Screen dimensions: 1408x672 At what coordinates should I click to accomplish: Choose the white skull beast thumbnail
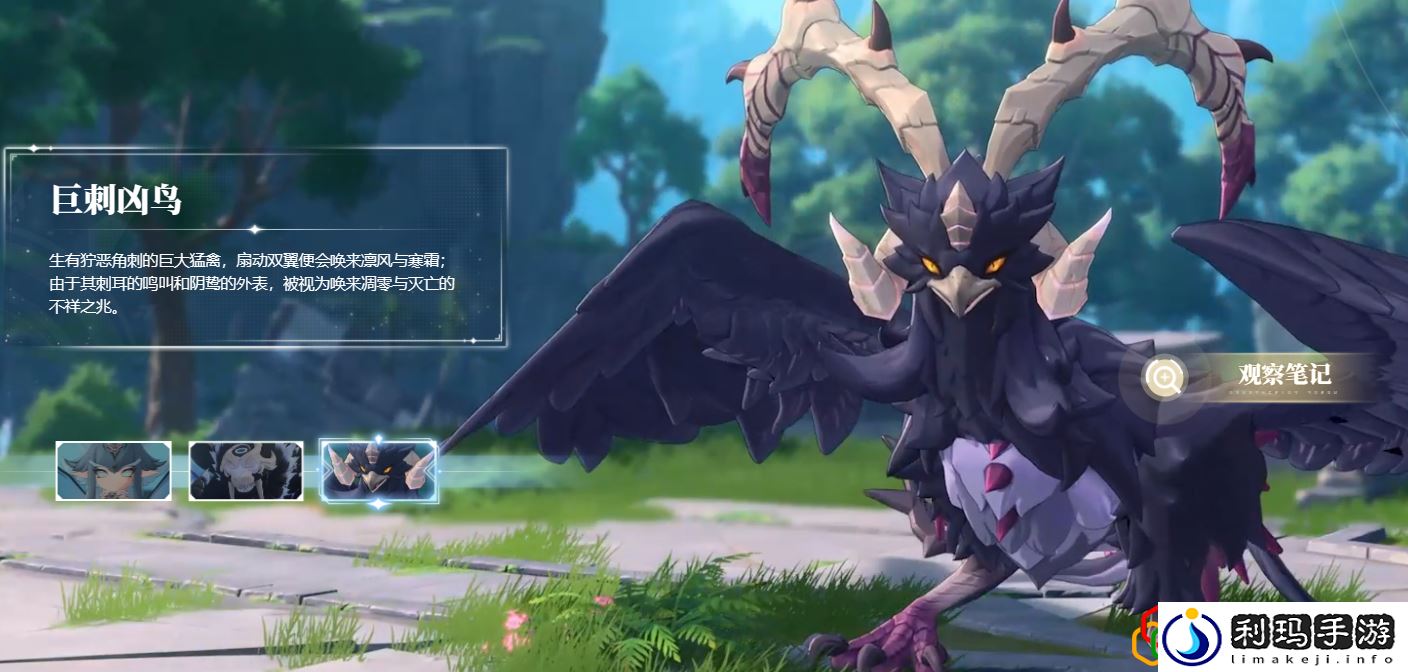point(246,470)
